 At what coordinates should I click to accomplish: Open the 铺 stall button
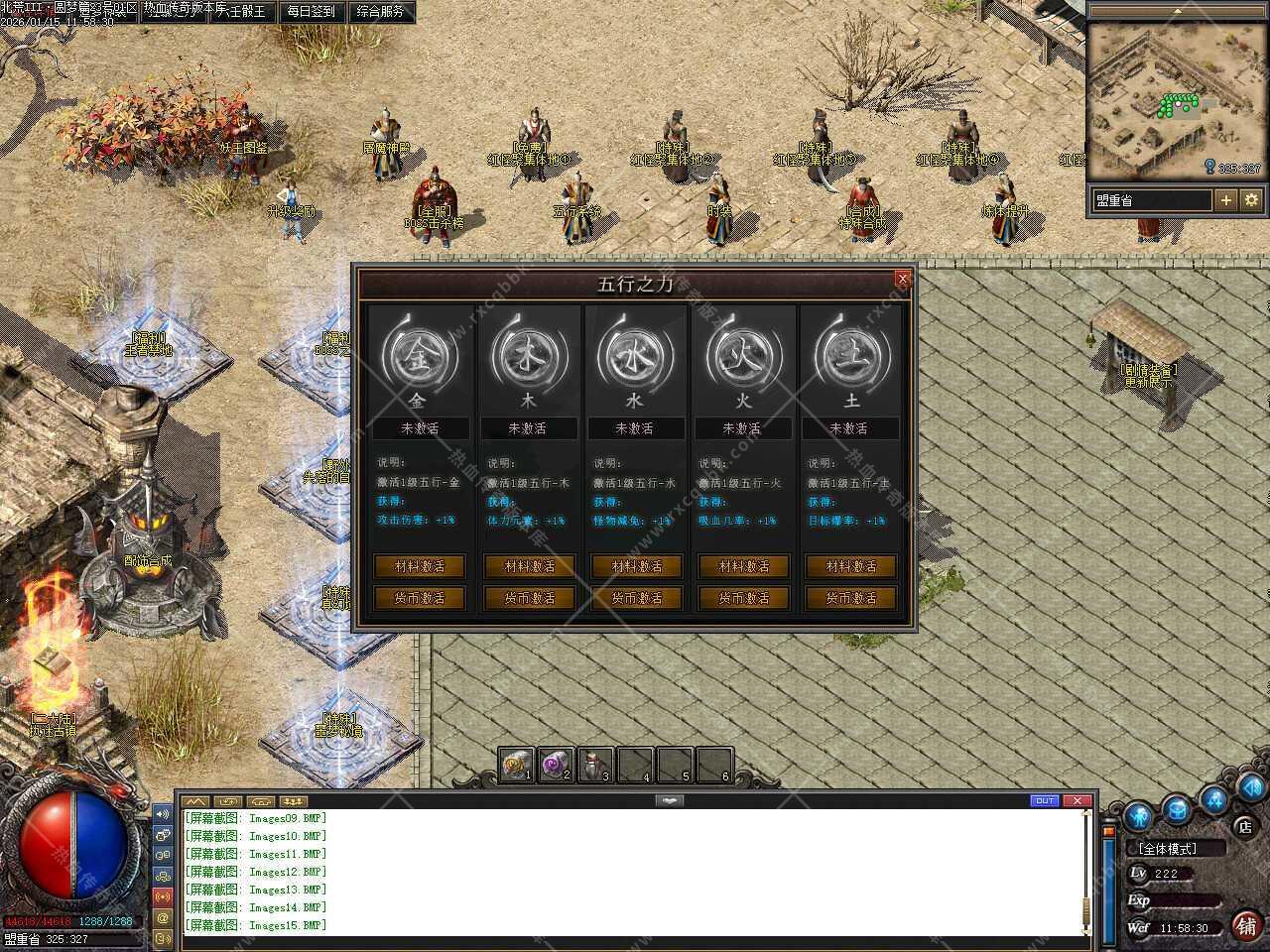click(1246, 925)
